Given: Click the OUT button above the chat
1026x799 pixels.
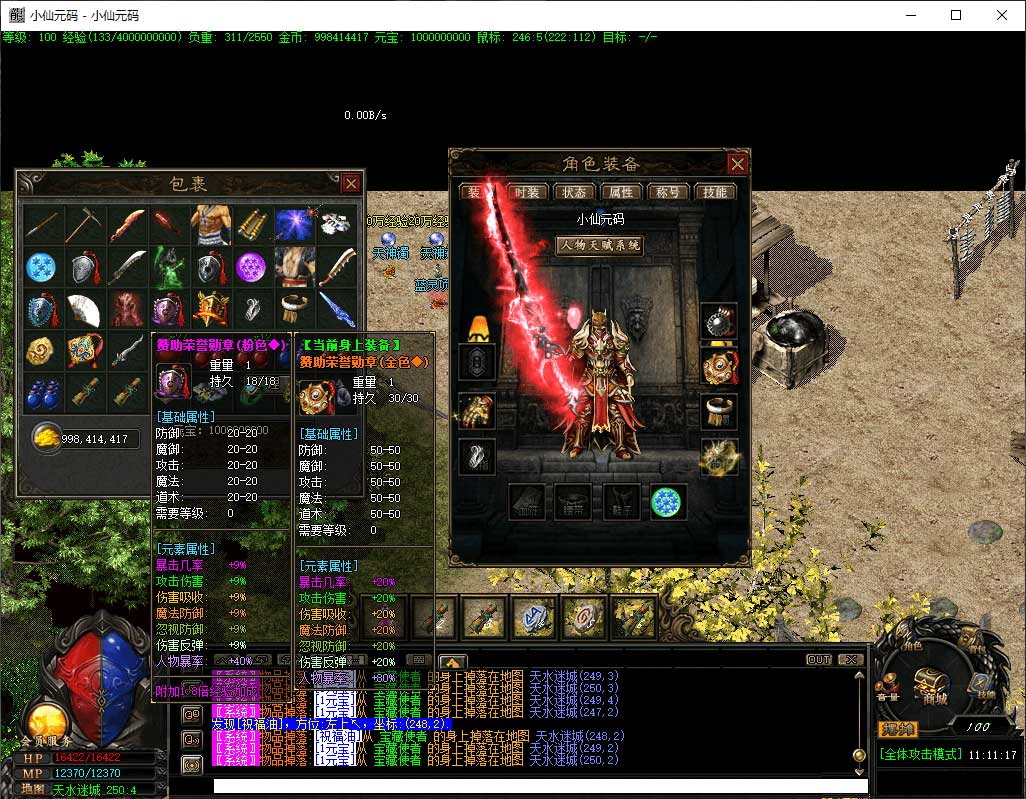Looking at the screenshot, I should point(819,660).
